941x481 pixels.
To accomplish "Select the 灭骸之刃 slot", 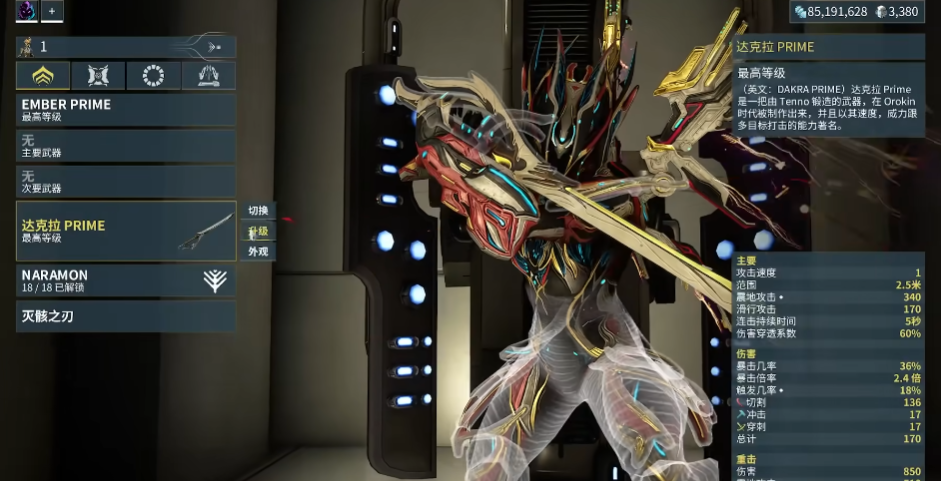I will click(x=126, y=316).
